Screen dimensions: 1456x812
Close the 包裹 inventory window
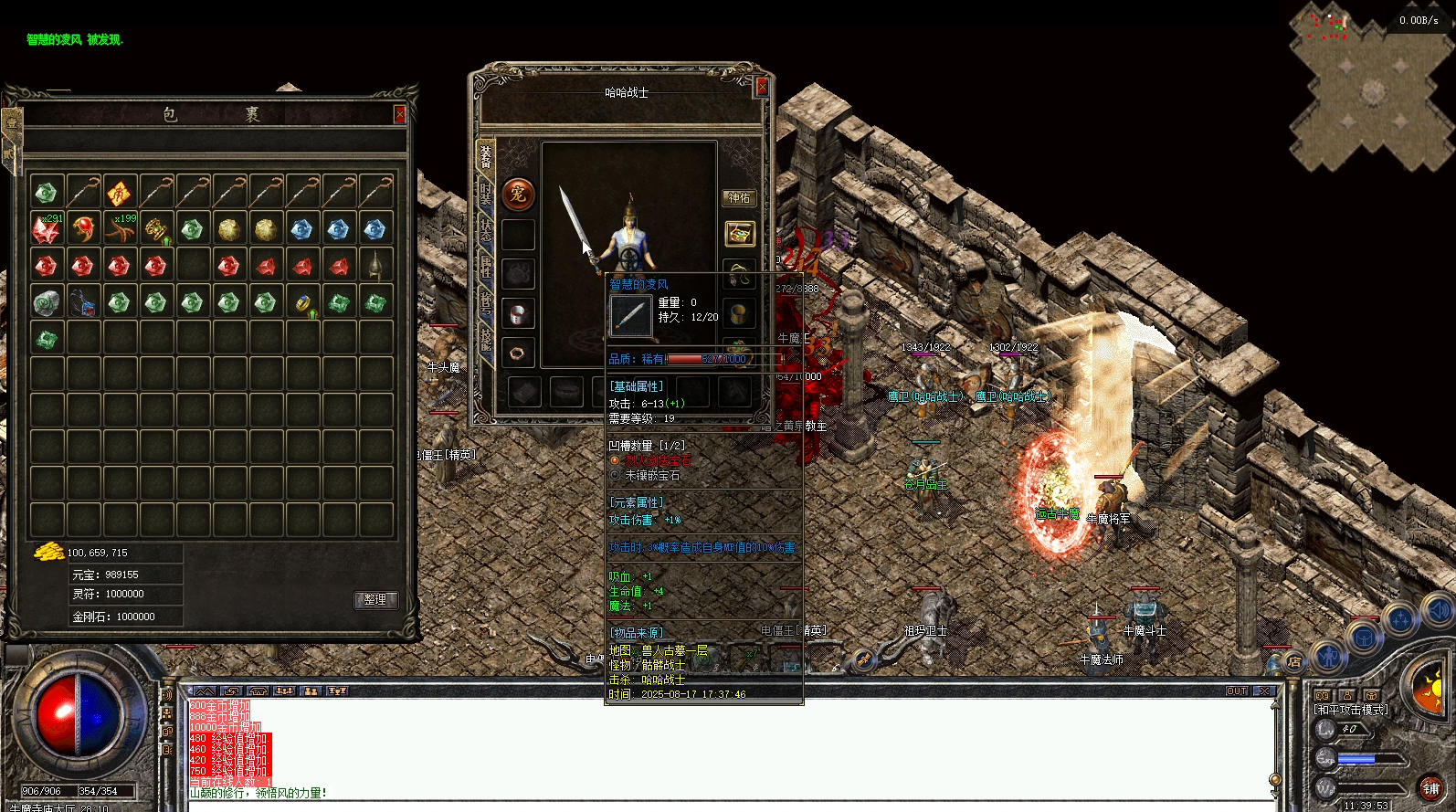tap(399, 114)
